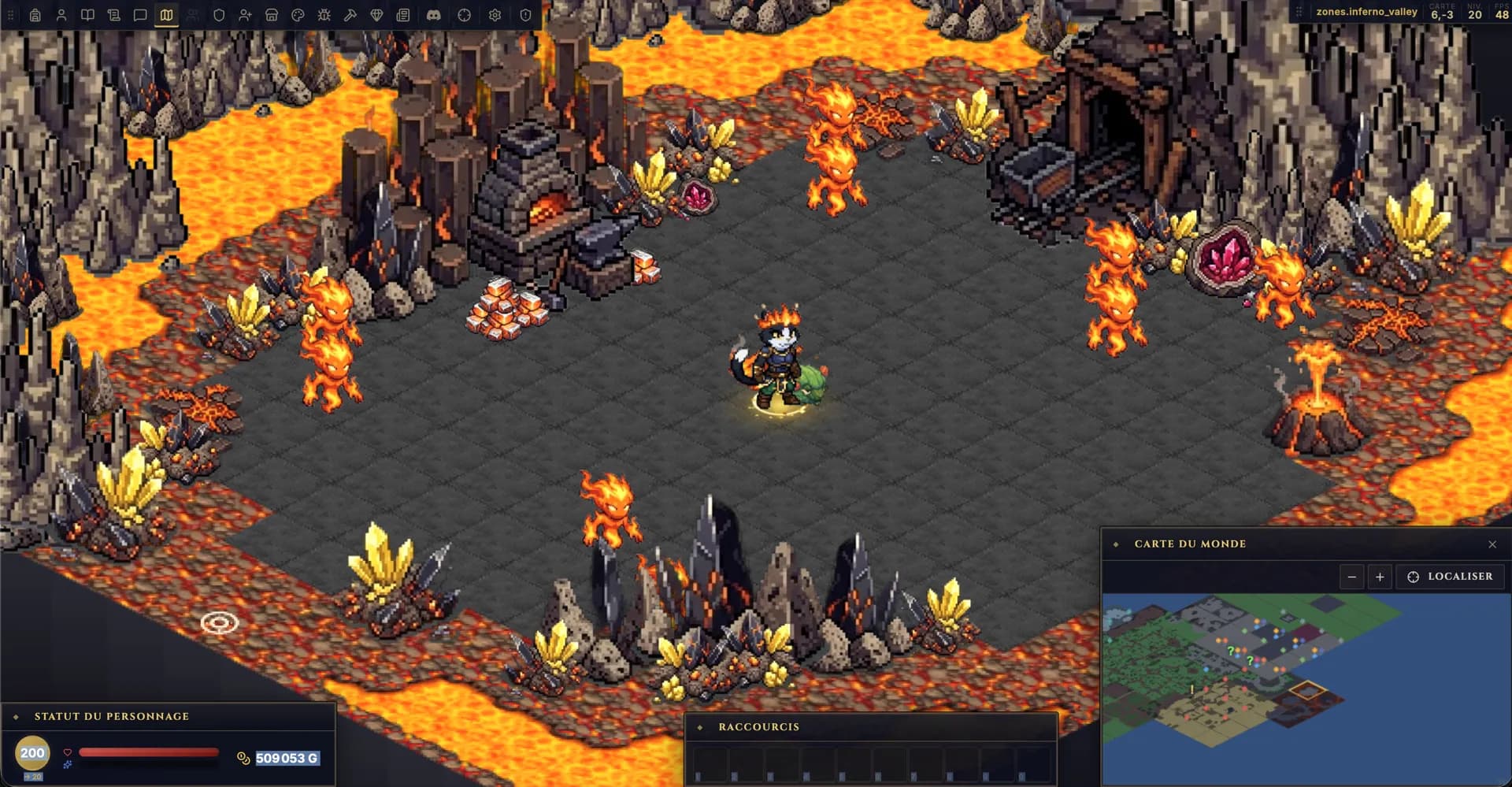
Task: Open the chat speech-bubble icon
Action: pos(140,14)
